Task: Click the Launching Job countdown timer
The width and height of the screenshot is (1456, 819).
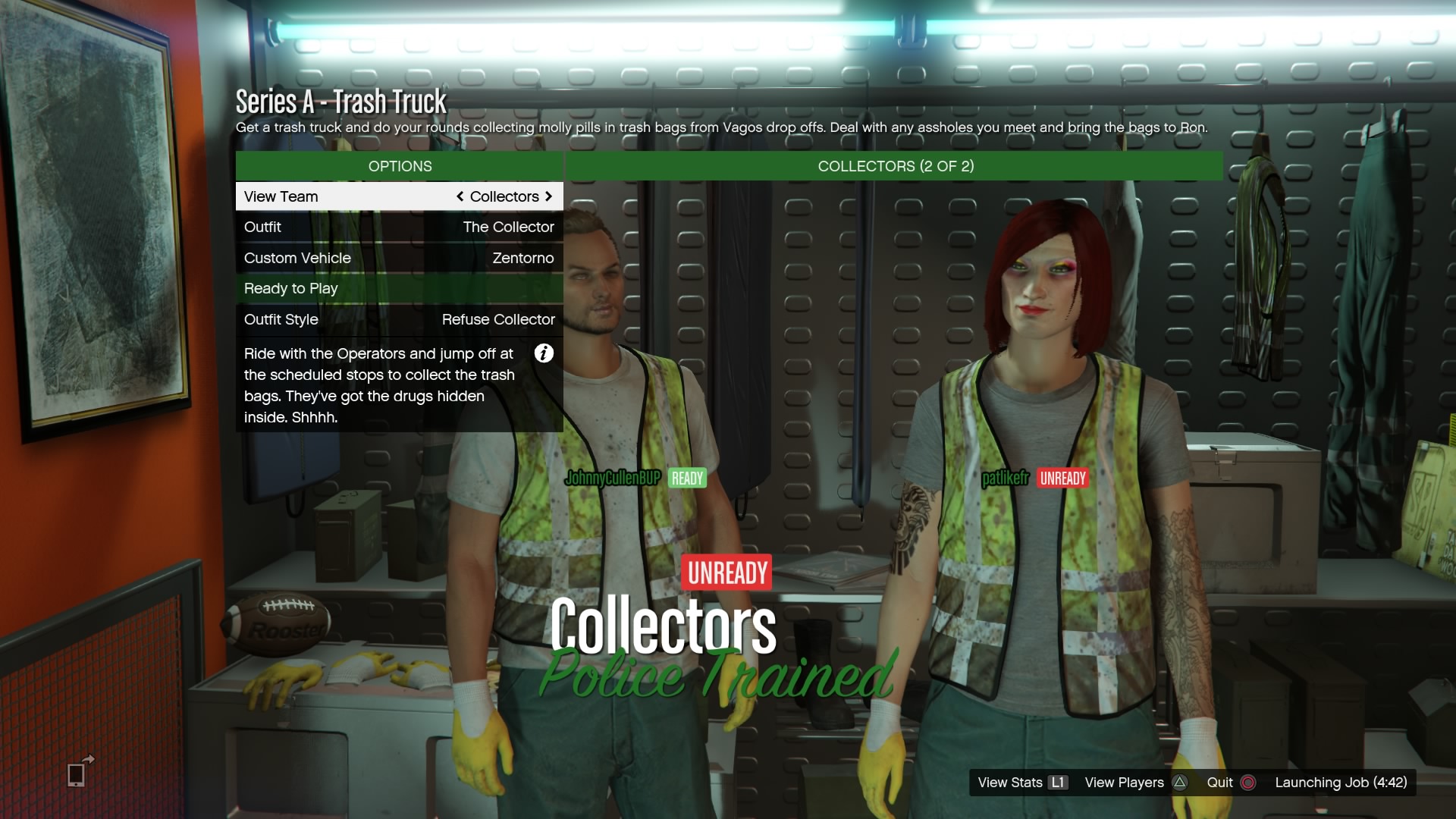Action: 1341,783
